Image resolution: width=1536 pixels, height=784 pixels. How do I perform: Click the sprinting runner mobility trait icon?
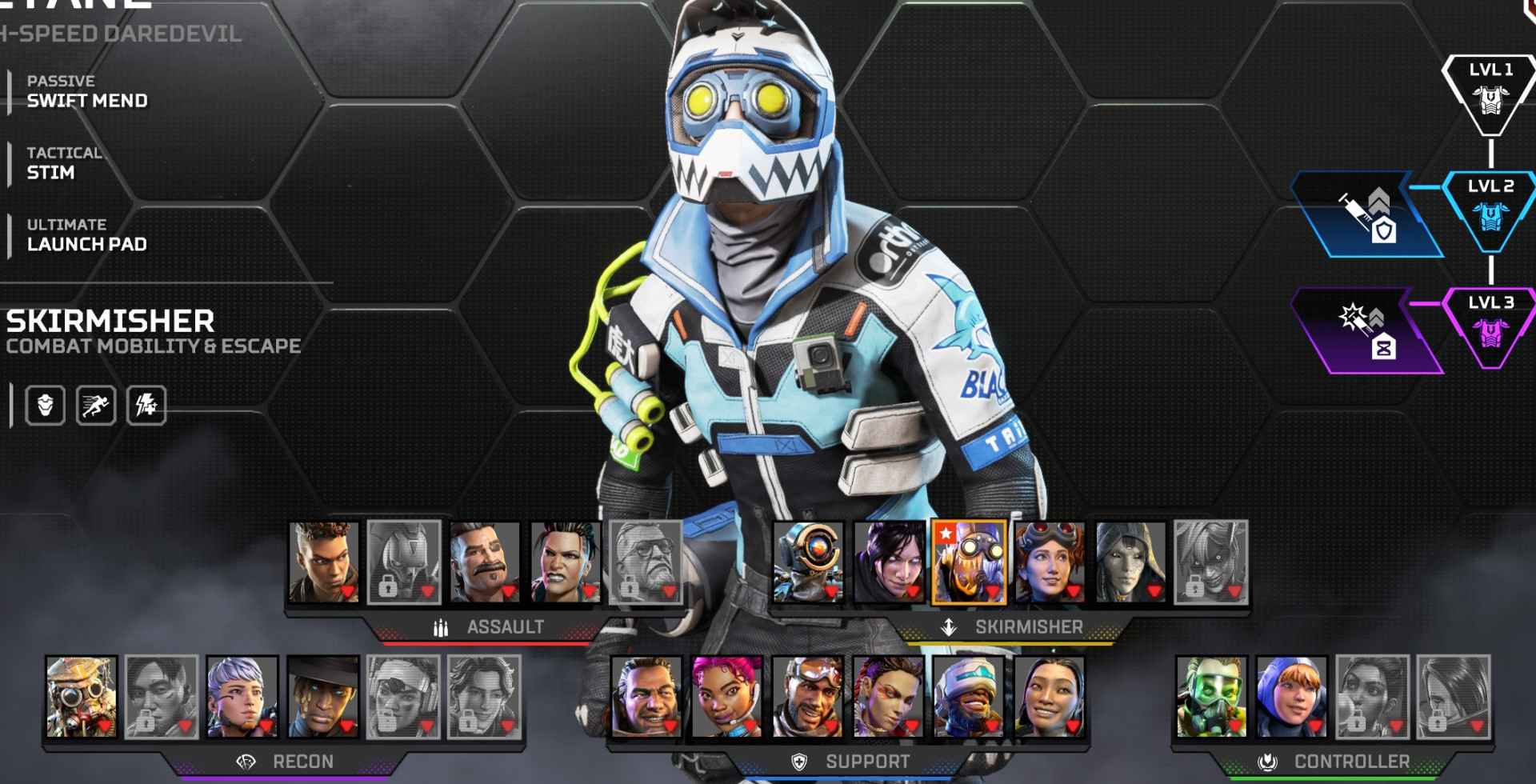click(95, 404)
